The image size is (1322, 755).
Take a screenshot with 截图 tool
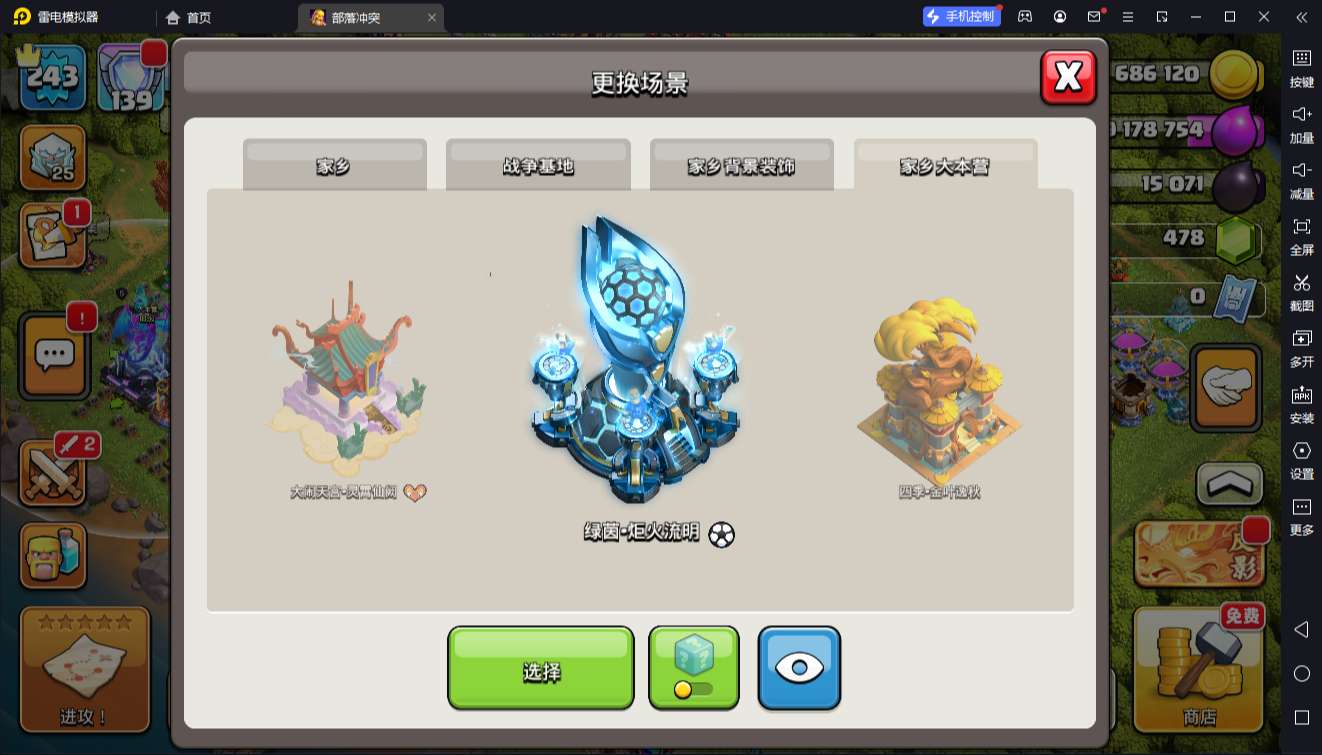pyautogui.click(x=1301, y=291)
